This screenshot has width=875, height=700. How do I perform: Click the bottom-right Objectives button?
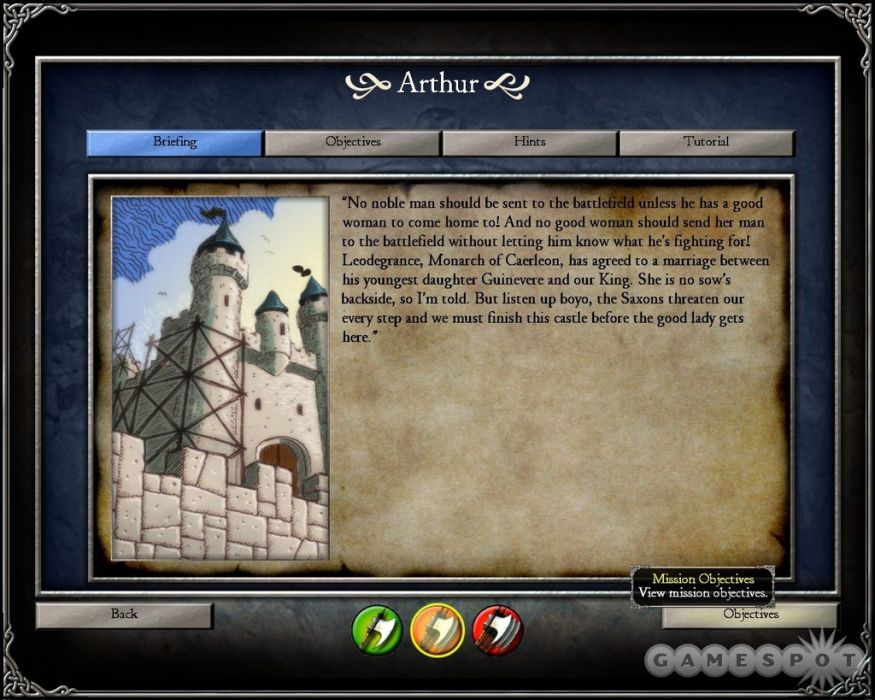point(750,615)
